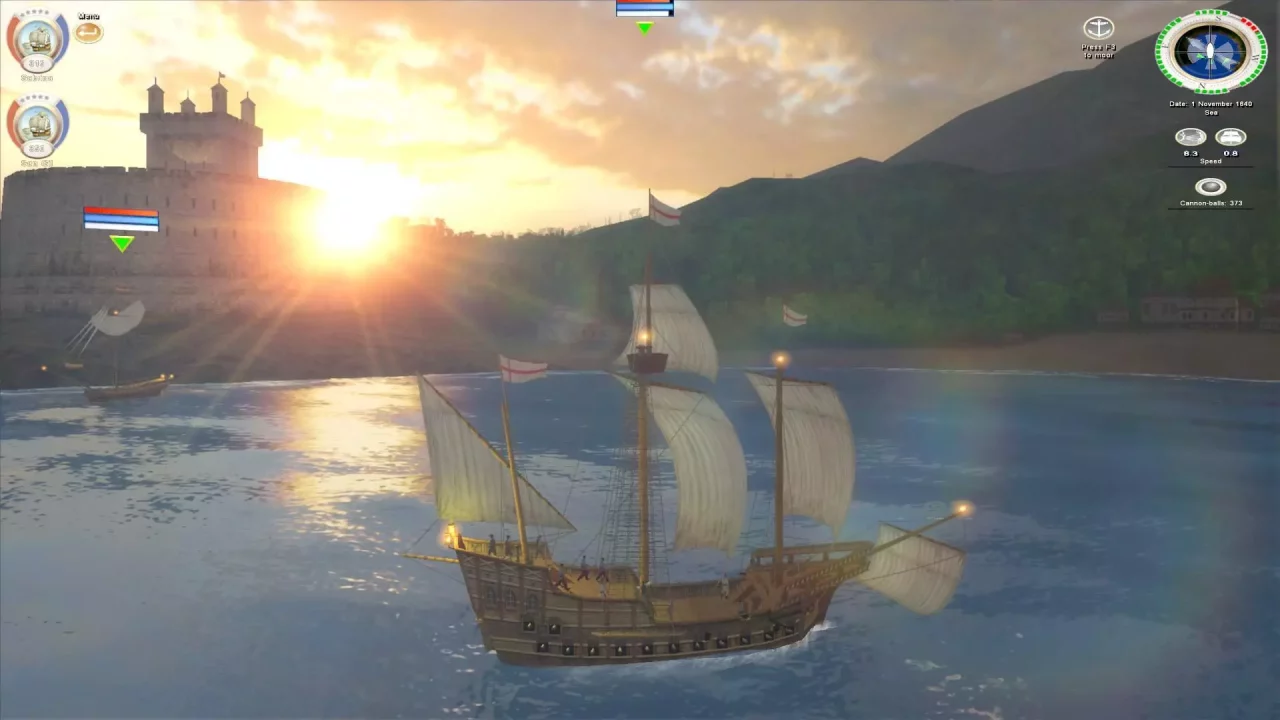1280x720 pixels.
Task: Click the wind speed sail icon
Action: click(x=1189, y=136)
